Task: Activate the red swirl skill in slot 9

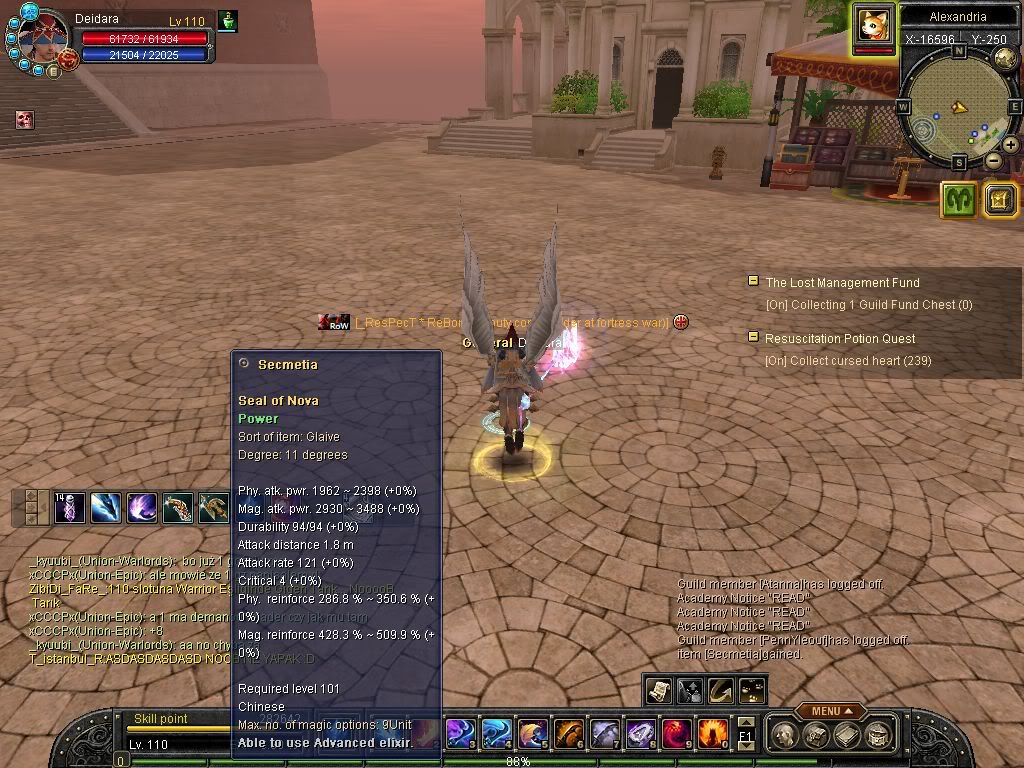Action: click(x=676, y=735)
